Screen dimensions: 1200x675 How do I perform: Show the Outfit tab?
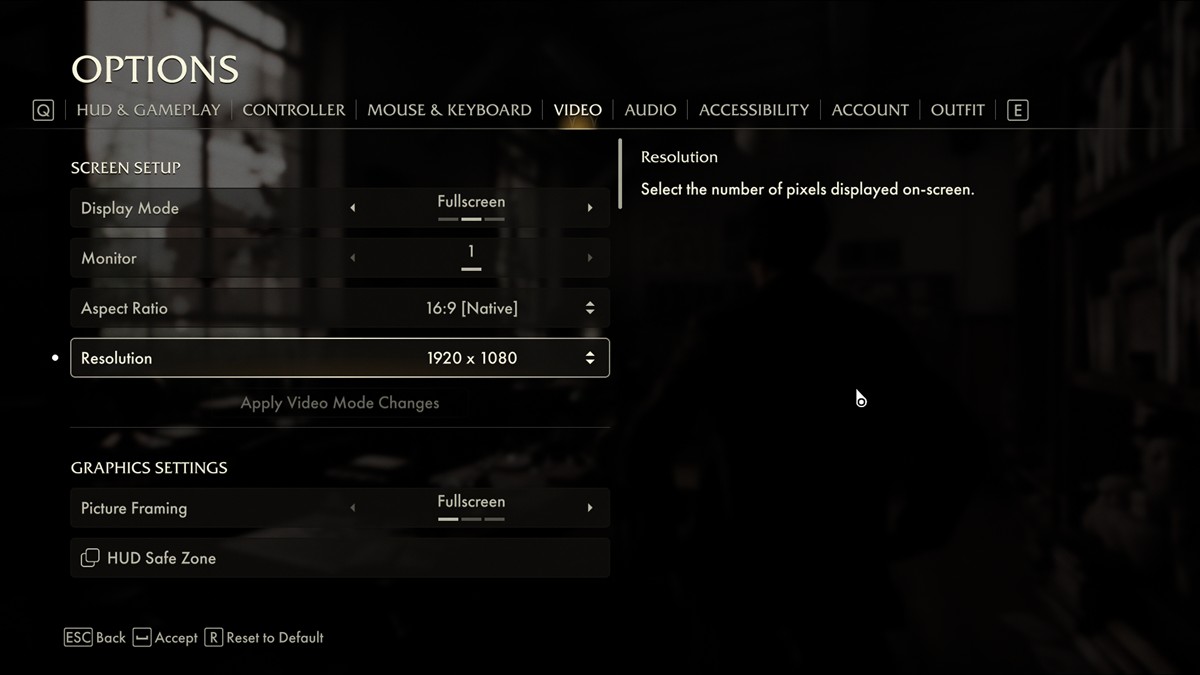pos(958,110)
